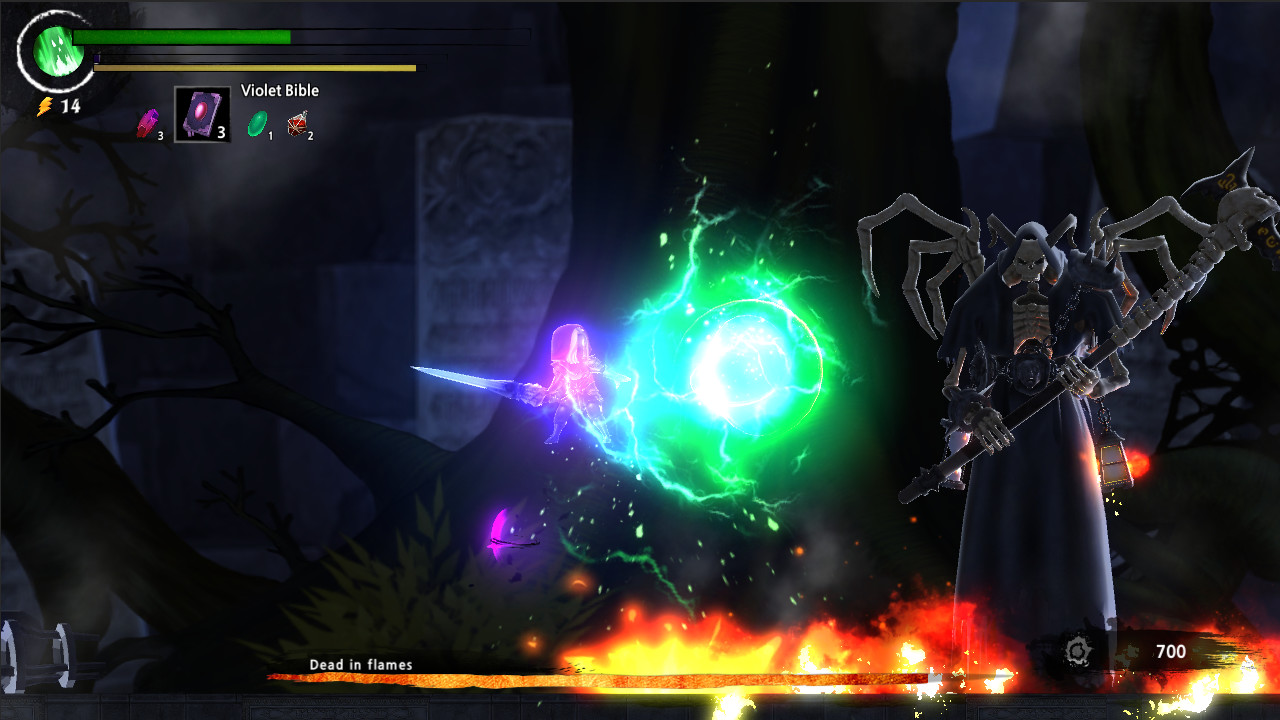Toggle the green gem slot active state
The image size is (1280, 720).
pyautogui.click(x=258, y=122)
